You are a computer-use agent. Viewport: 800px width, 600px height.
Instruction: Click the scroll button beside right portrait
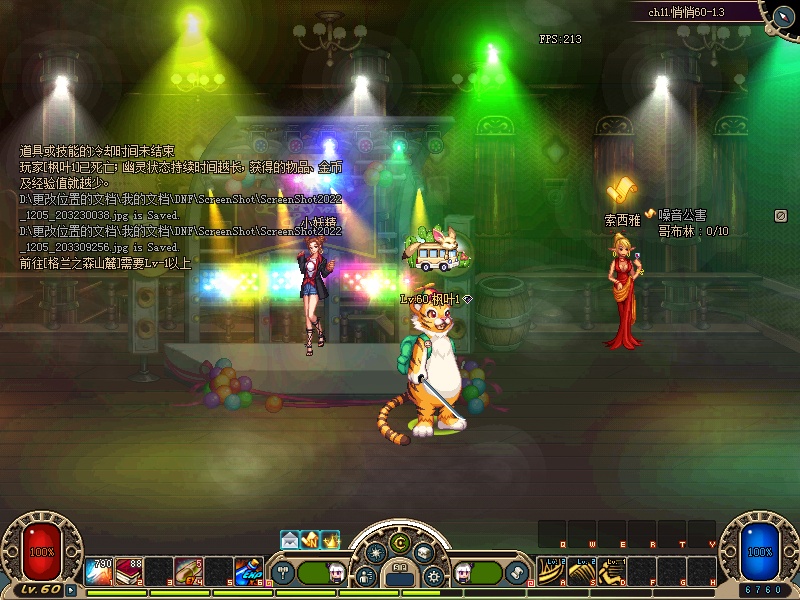[518, 573]
